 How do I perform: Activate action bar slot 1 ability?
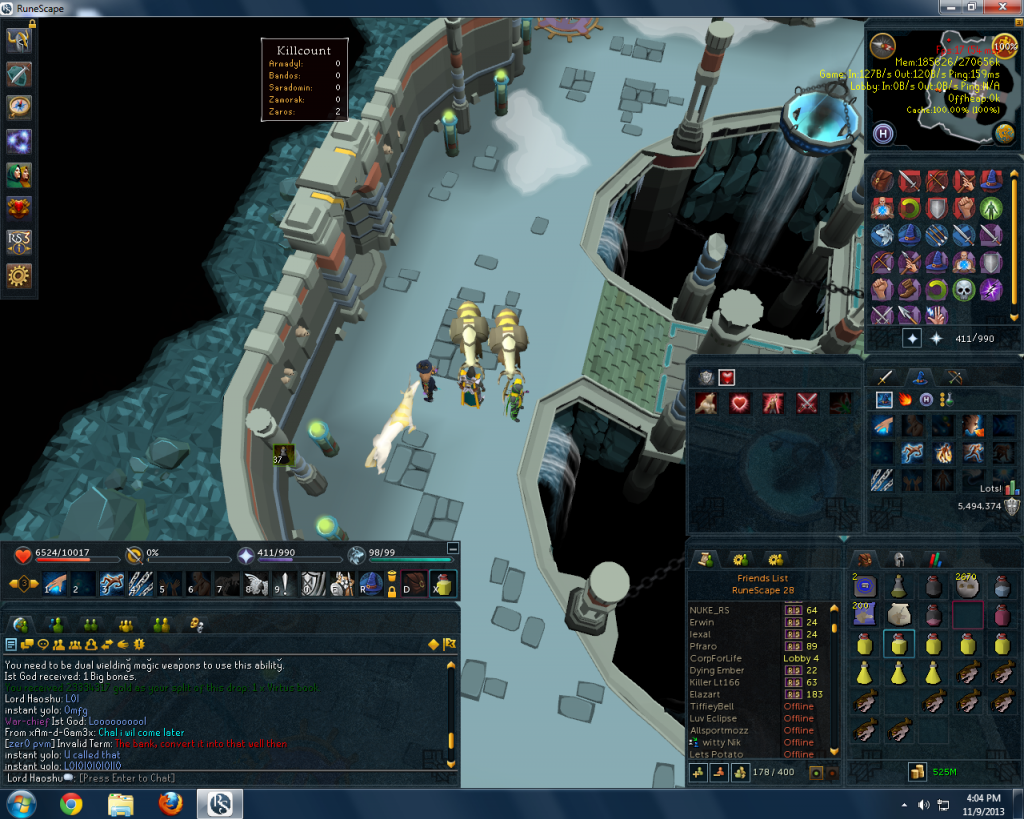coord(53,585)
